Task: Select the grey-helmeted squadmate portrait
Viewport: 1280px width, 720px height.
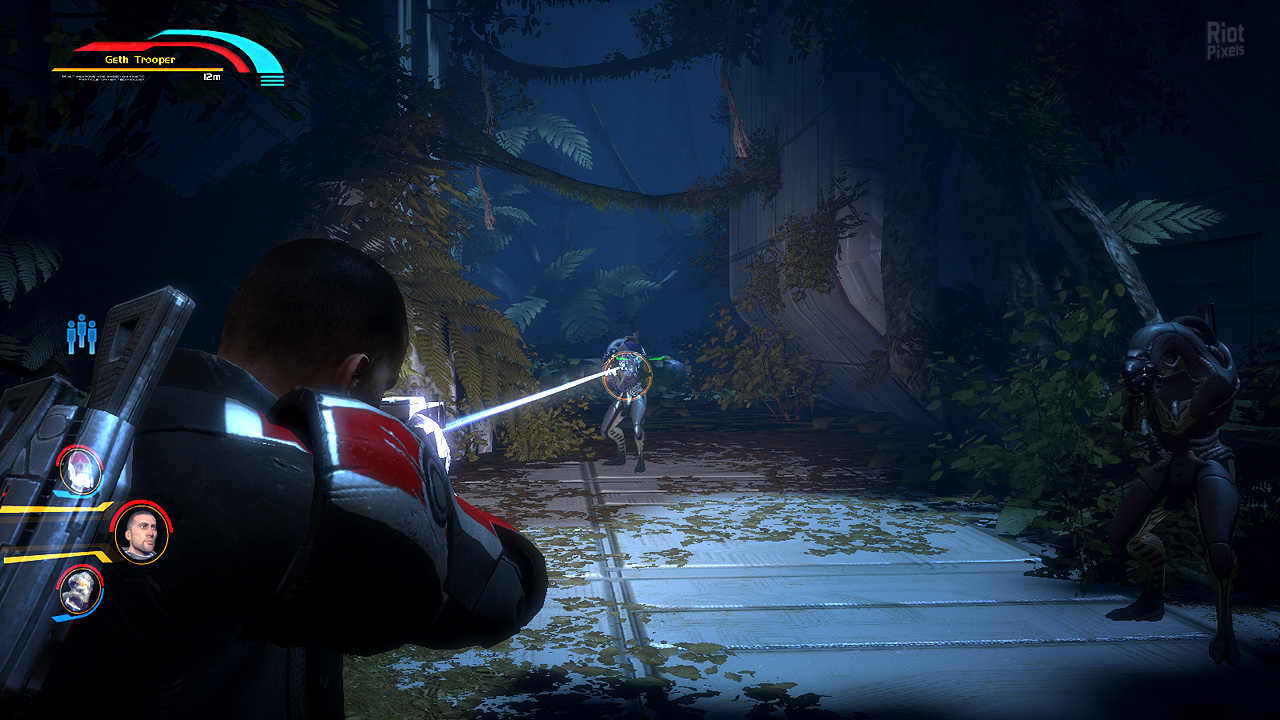Action: pos(80,591)
